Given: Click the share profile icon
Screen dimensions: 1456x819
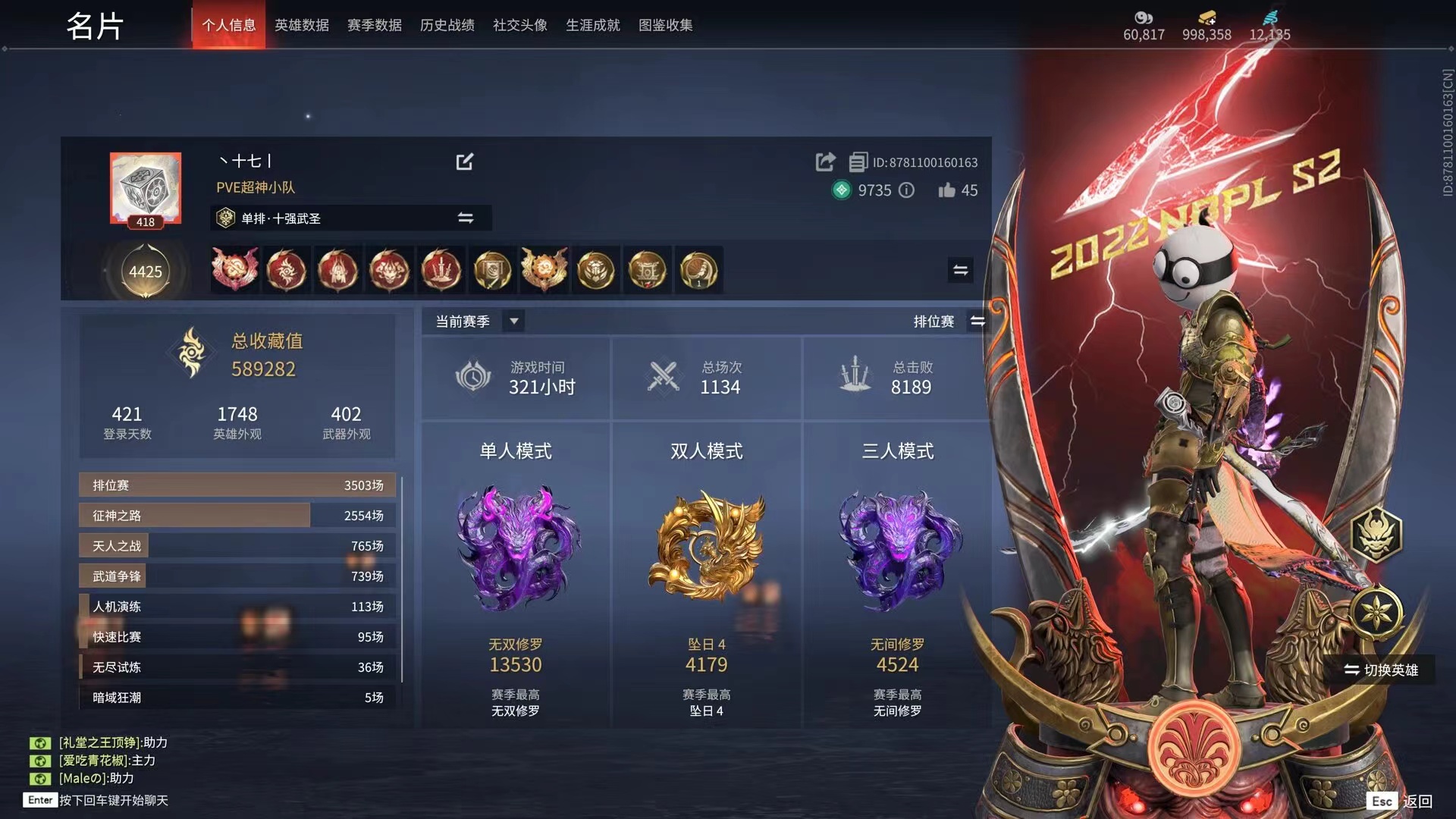Looking at the screenshot, I should click(825, 162).
